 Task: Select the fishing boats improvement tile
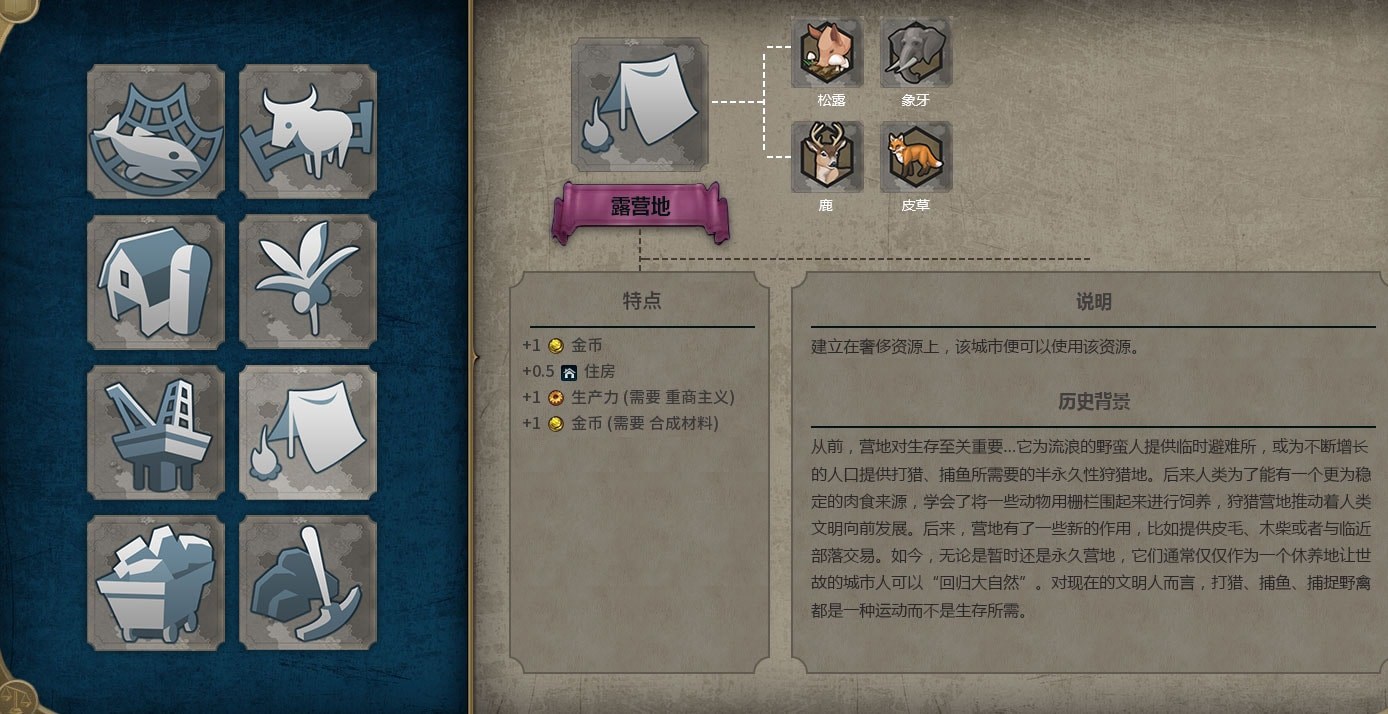(156, 132)
